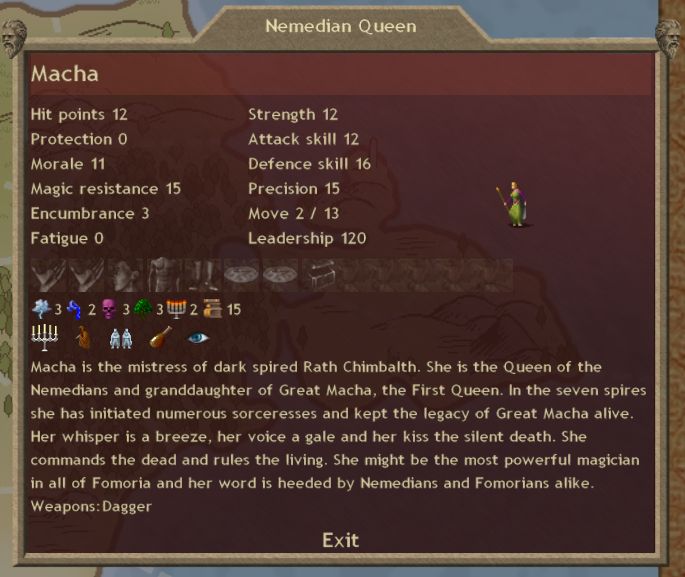The image size is (685, 577).
Task: Click the candelabra ability icon
Action: click(45, 337)
